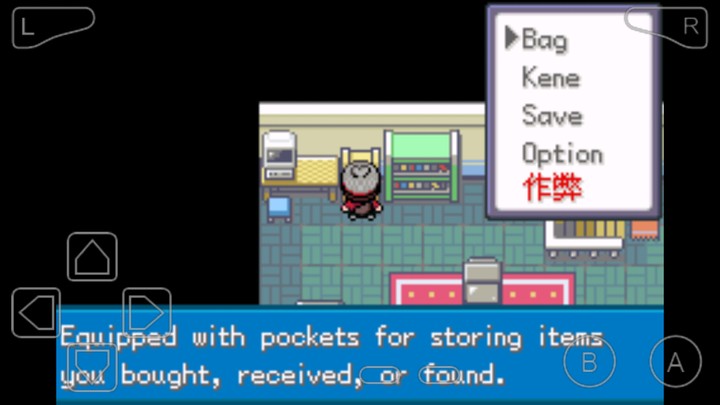Open the Option menu entry
Screen dimensions: 720x405
tap(562, 154)
